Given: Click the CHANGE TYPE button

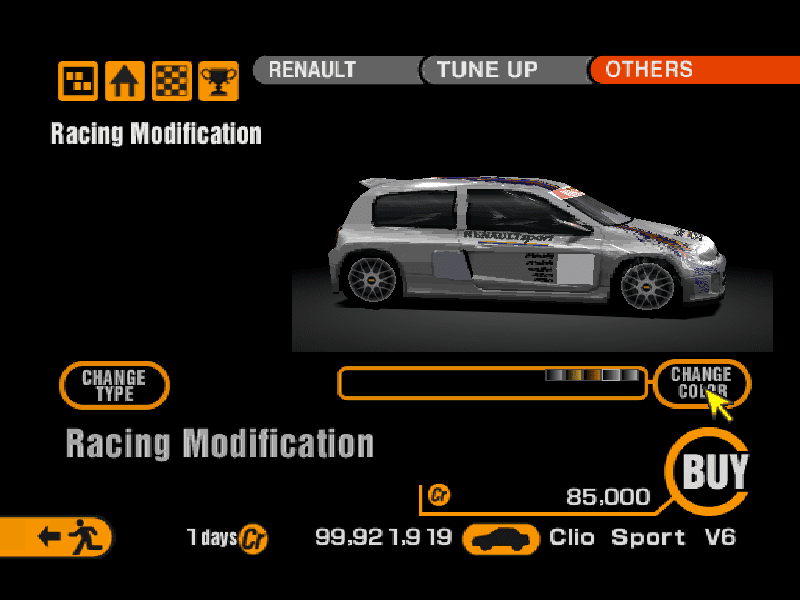Looking at the screenshot, I should click(114, 385).
